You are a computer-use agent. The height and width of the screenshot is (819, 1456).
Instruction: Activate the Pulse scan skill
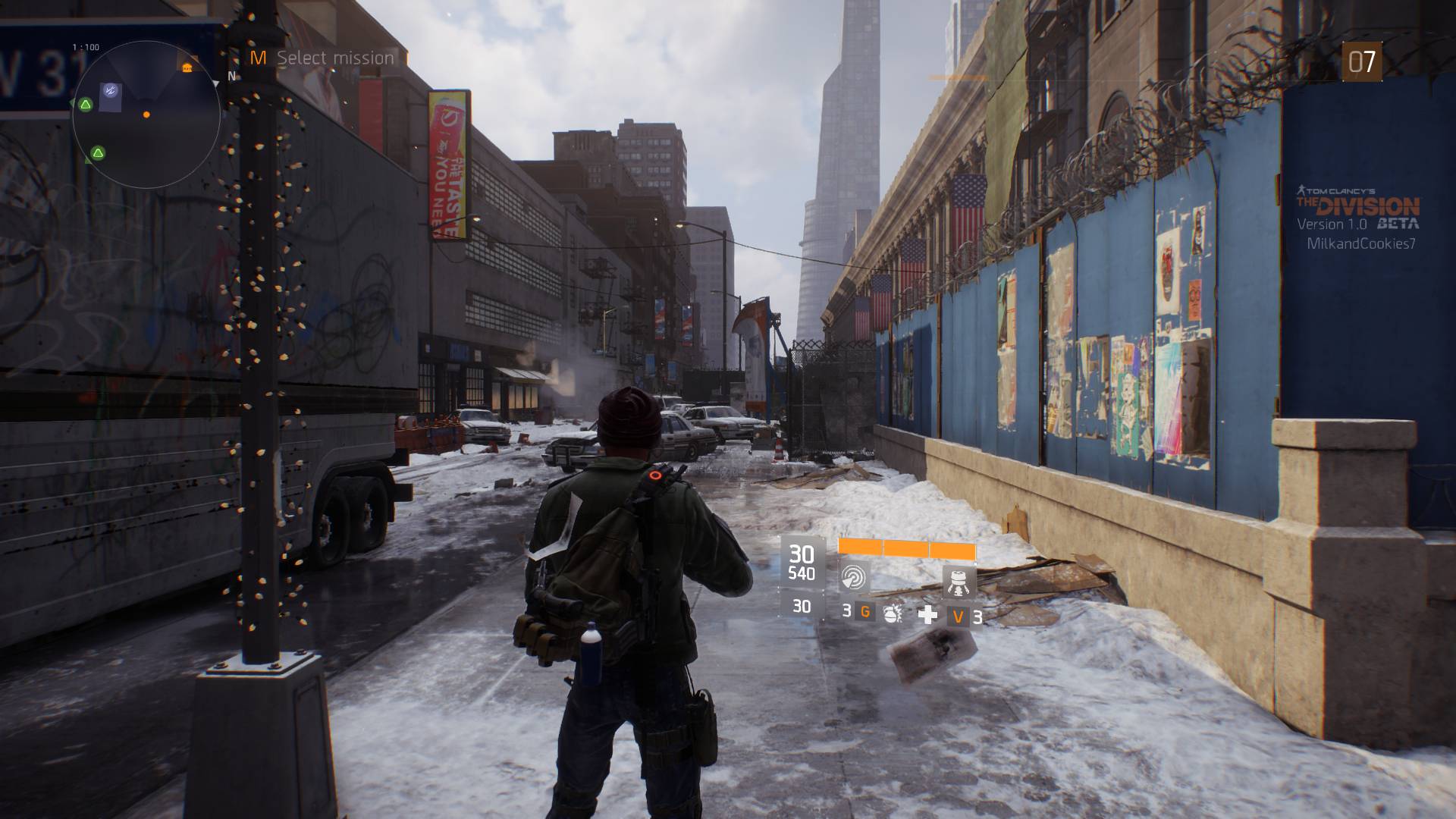pos(854,579)
